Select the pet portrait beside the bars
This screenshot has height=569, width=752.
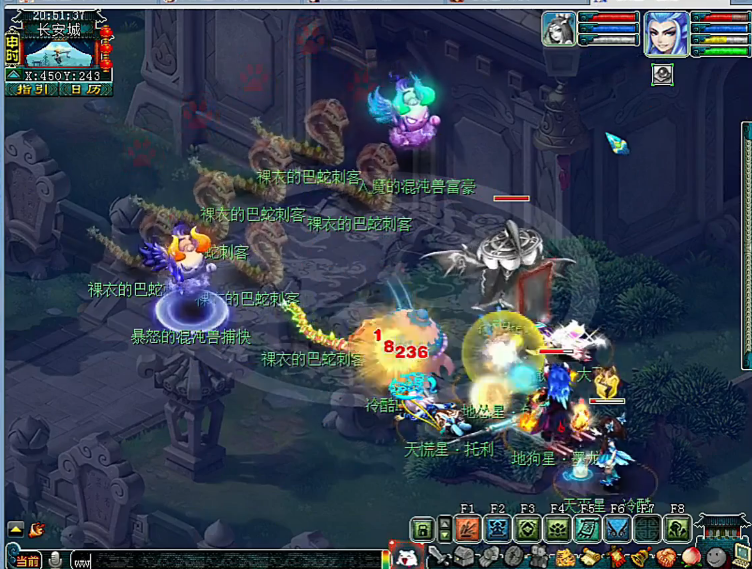click(x=559, y=29)
